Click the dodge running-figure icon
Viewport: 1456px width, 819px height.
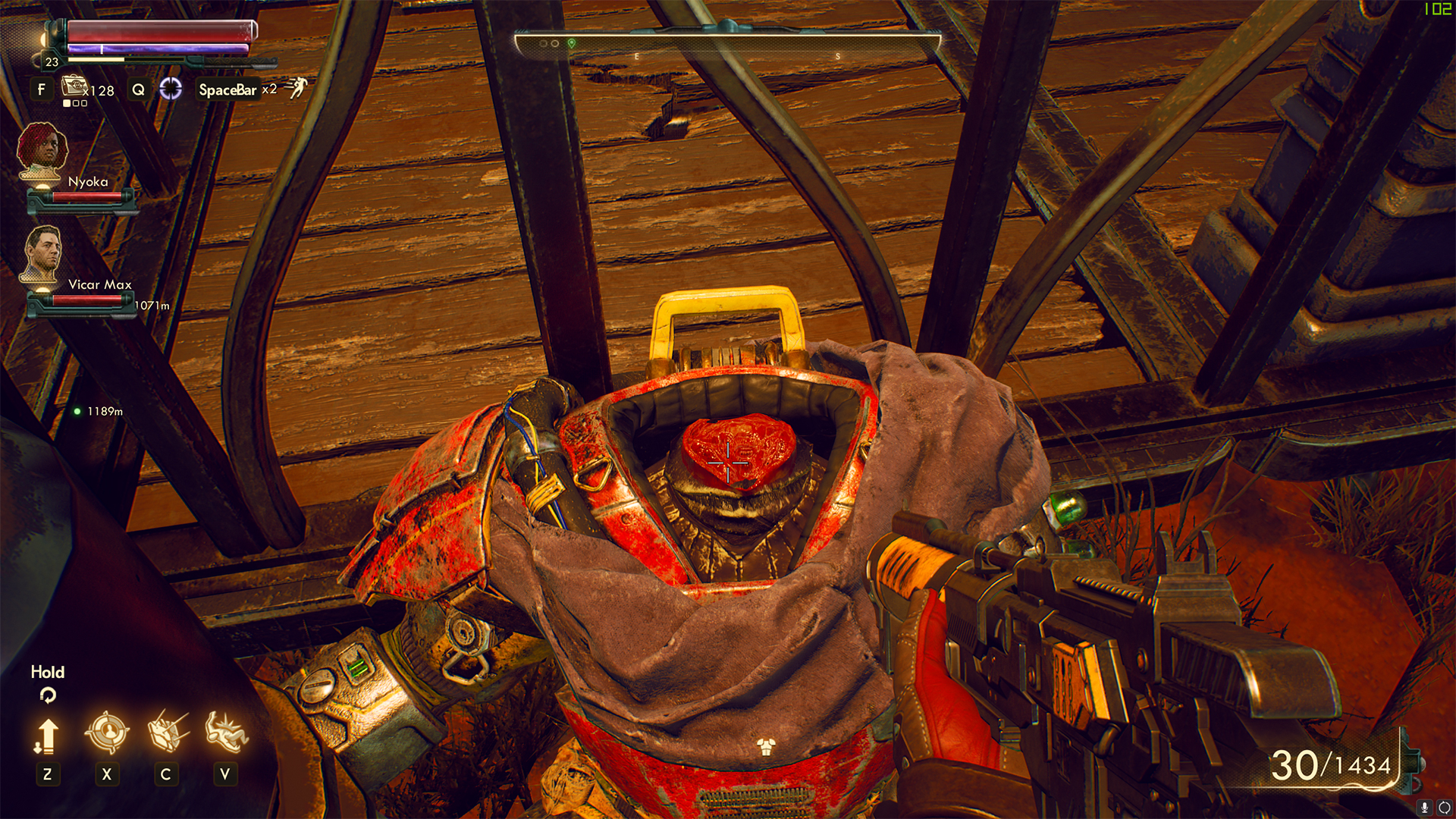297,88
